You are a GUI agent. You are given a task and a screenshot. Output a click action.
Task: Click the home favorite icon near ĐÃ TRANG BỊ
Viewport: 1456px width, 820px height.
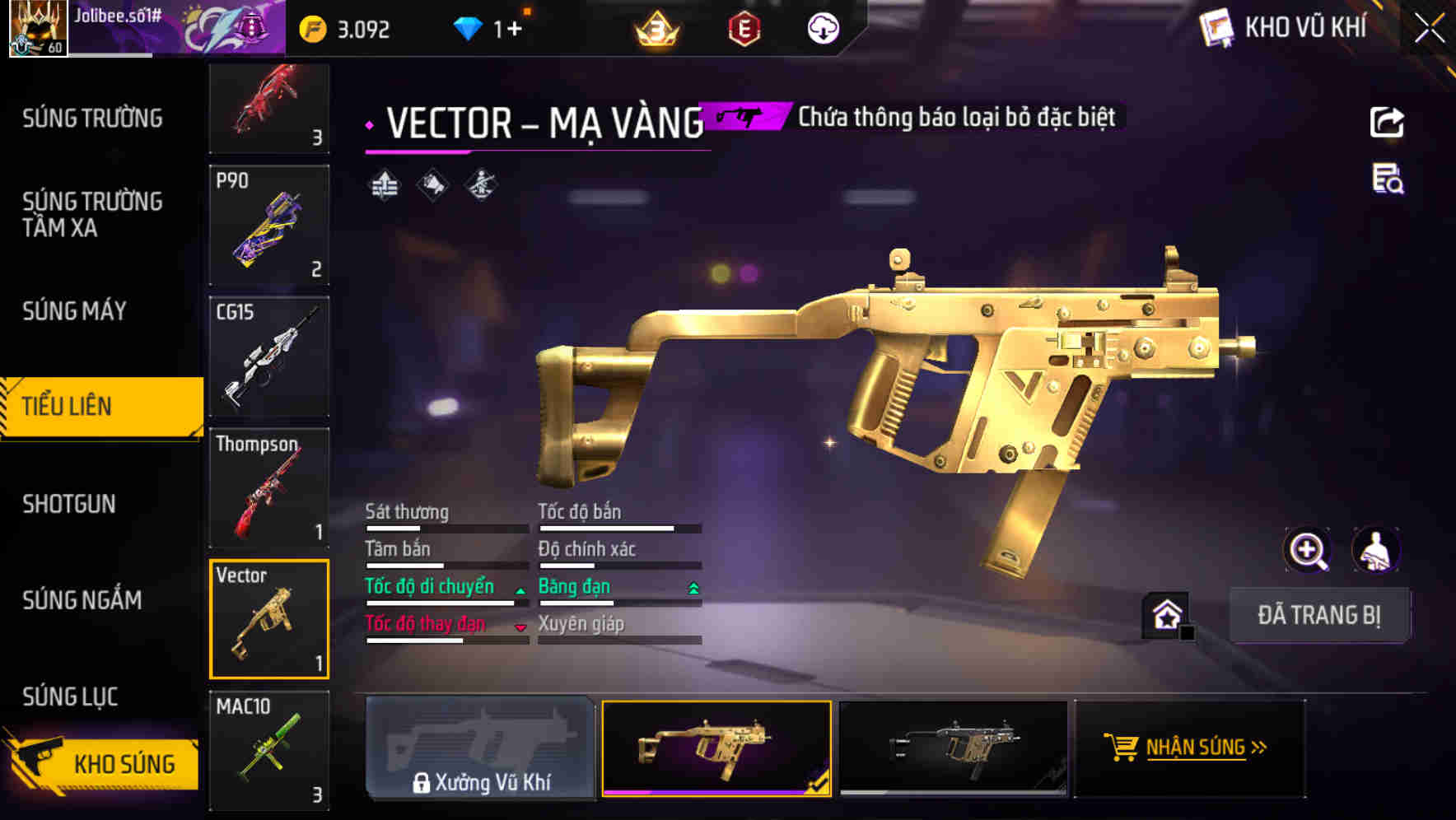tap(1164, 614)
